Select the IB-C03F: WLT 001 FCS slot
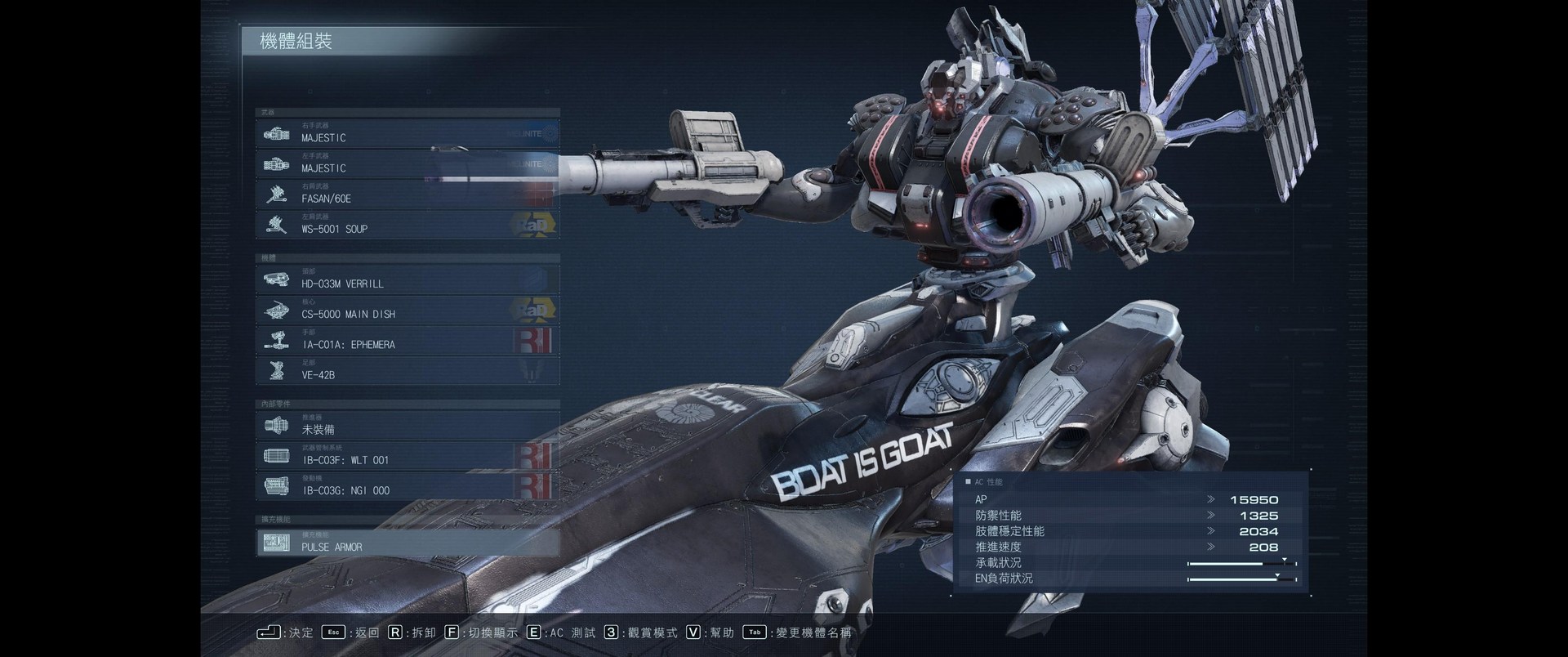1568x657 pixels. click(407, 456)
